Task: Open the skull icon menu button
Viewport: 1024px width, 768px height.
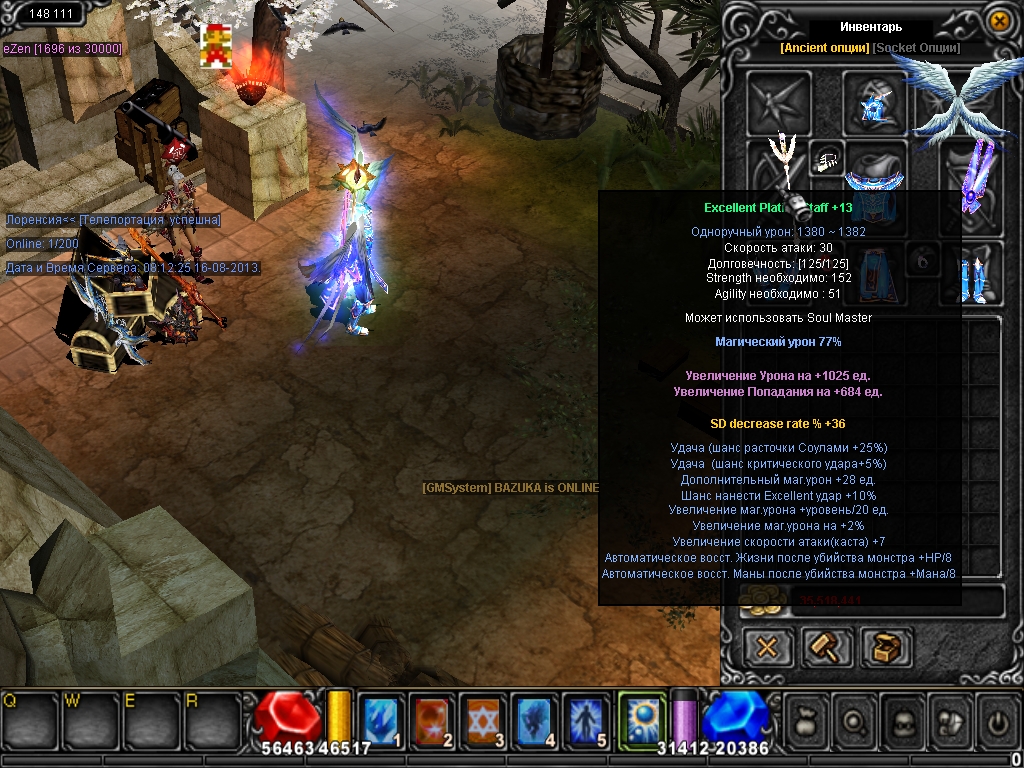Action: click(903, 720)
